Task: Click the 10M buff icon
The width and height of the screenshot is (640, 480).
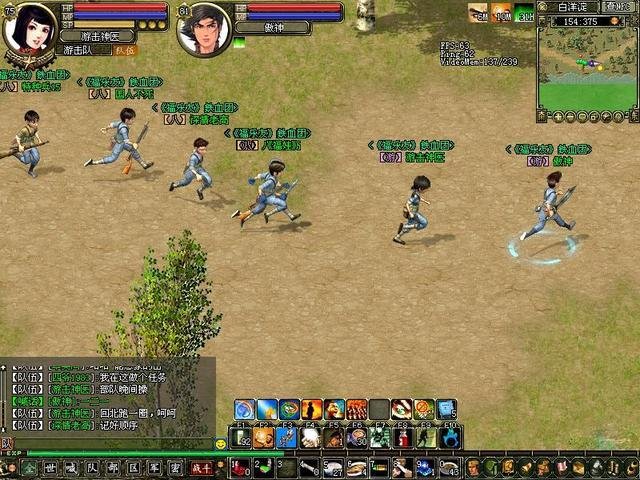Action: tap(501, 13)
